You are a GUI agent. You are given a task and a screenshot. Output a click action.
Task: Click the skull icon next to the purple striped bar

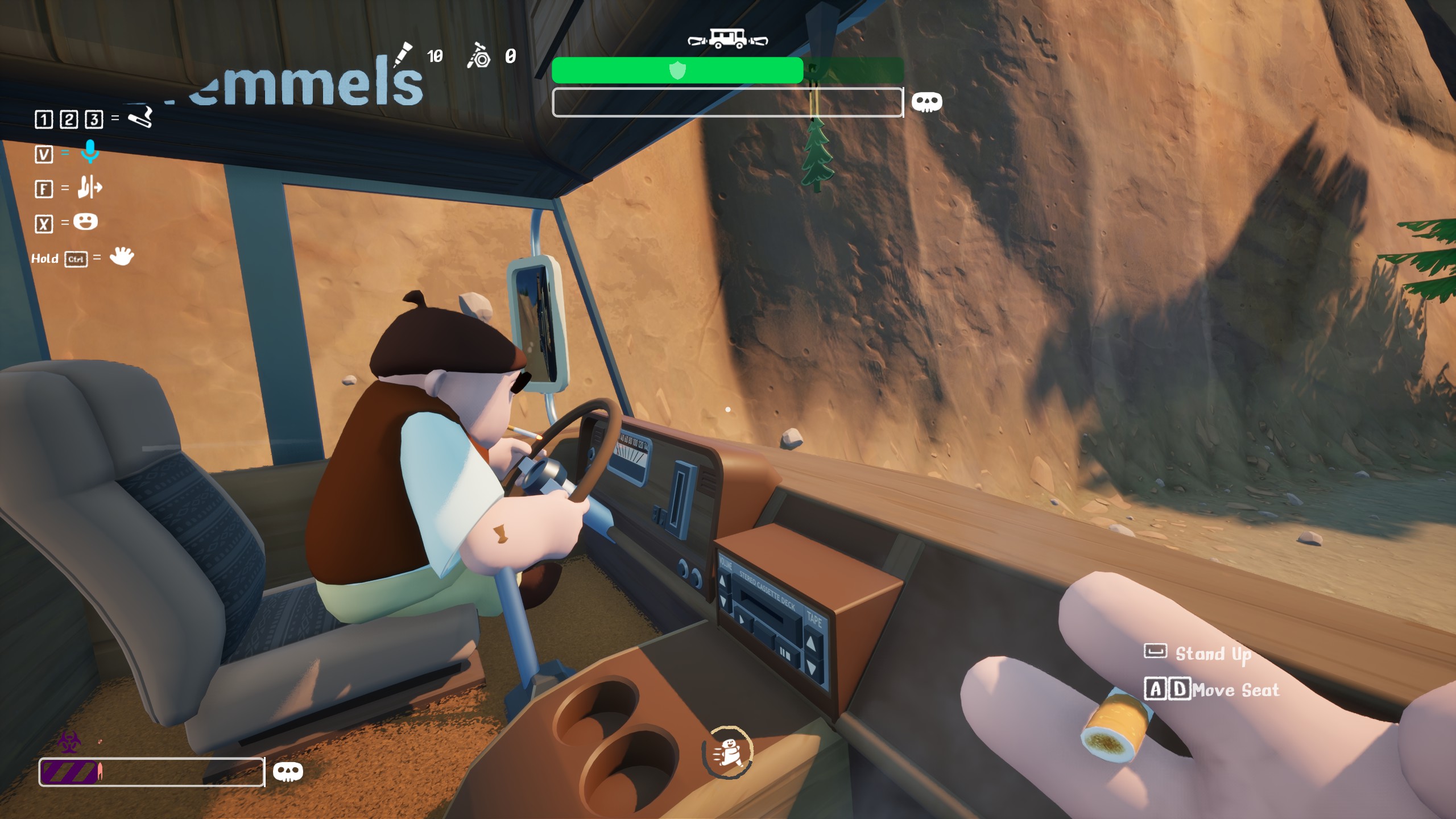[x=288, y=772]
